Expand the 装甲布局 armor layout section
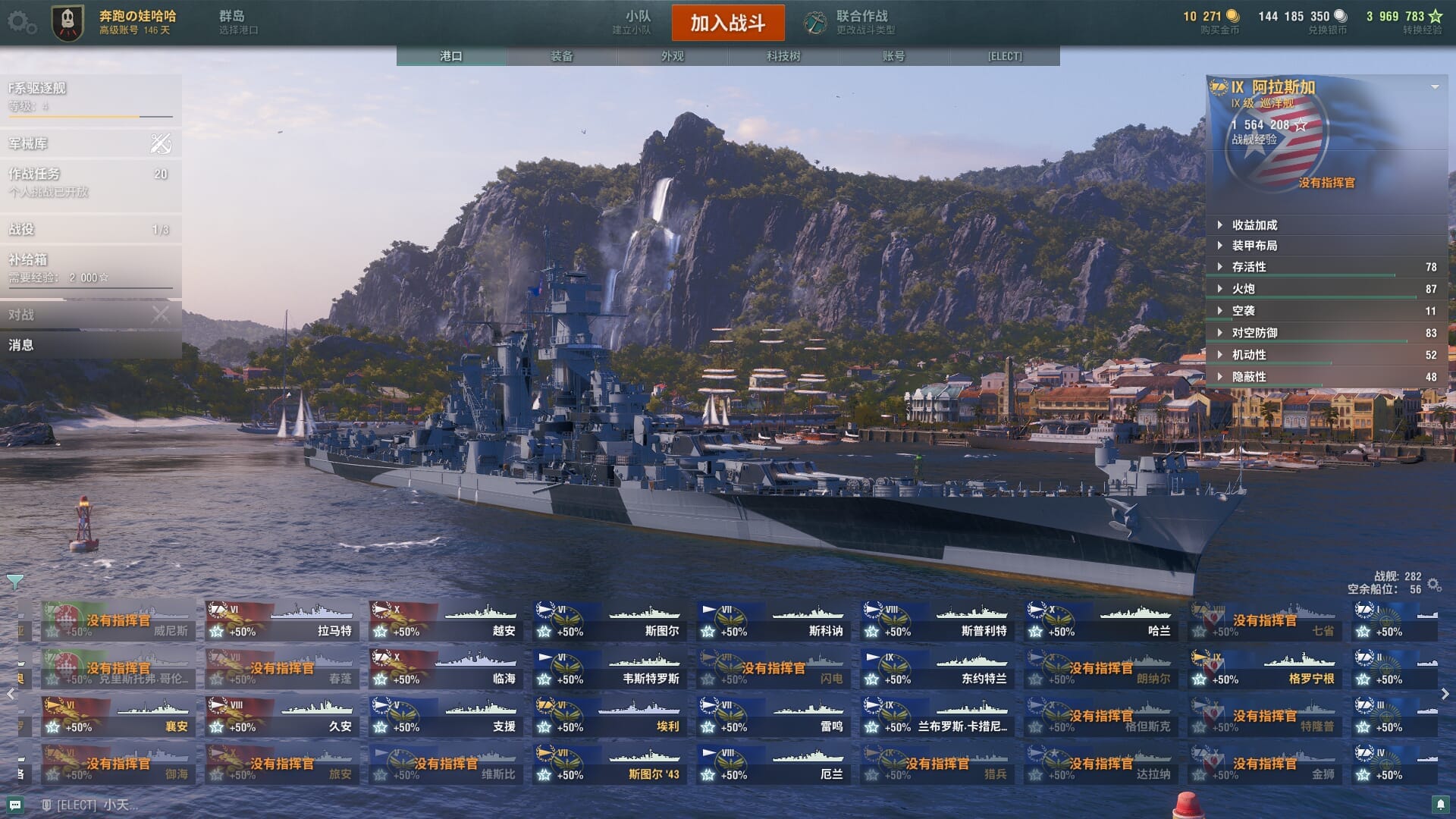The width and height of the screenshot is (1456, 819). (x=1254, y=246)
